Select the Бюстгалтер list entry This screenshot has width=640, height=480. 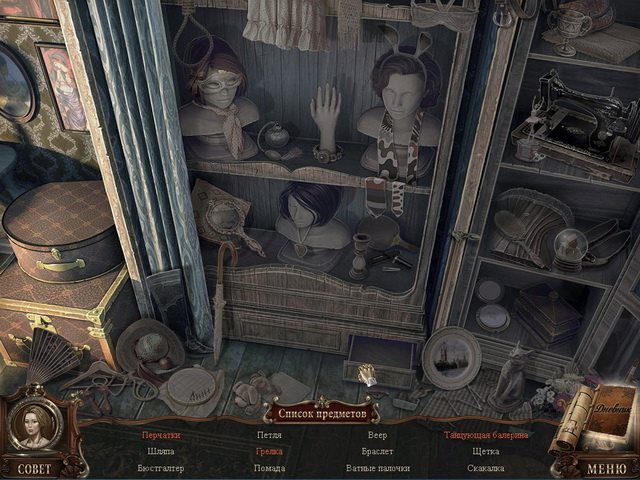tap(161, 468)
